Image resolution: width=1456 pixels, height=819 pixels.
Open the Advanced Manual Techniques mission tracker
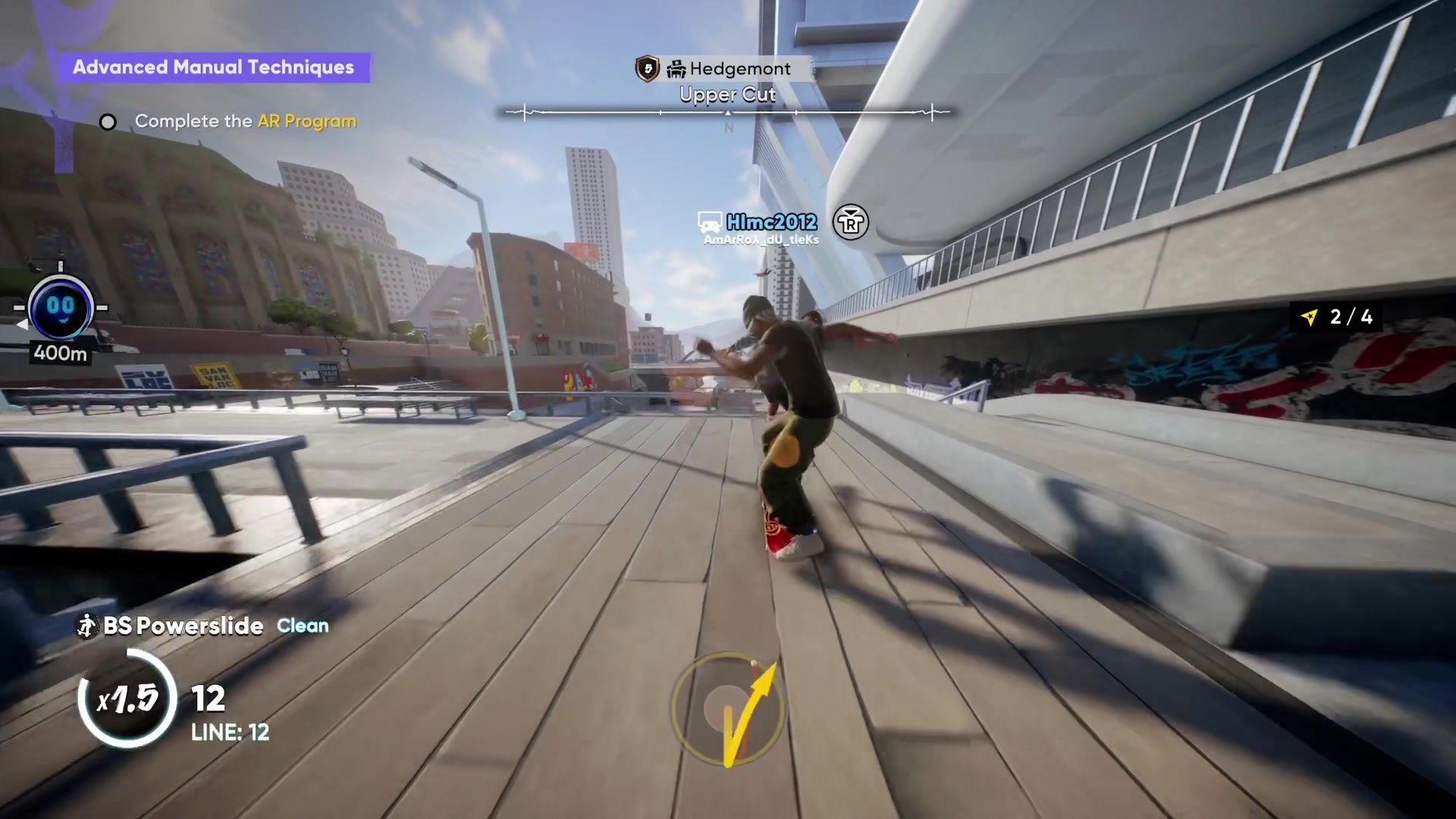pyautogui.click(x=213, y=67)
